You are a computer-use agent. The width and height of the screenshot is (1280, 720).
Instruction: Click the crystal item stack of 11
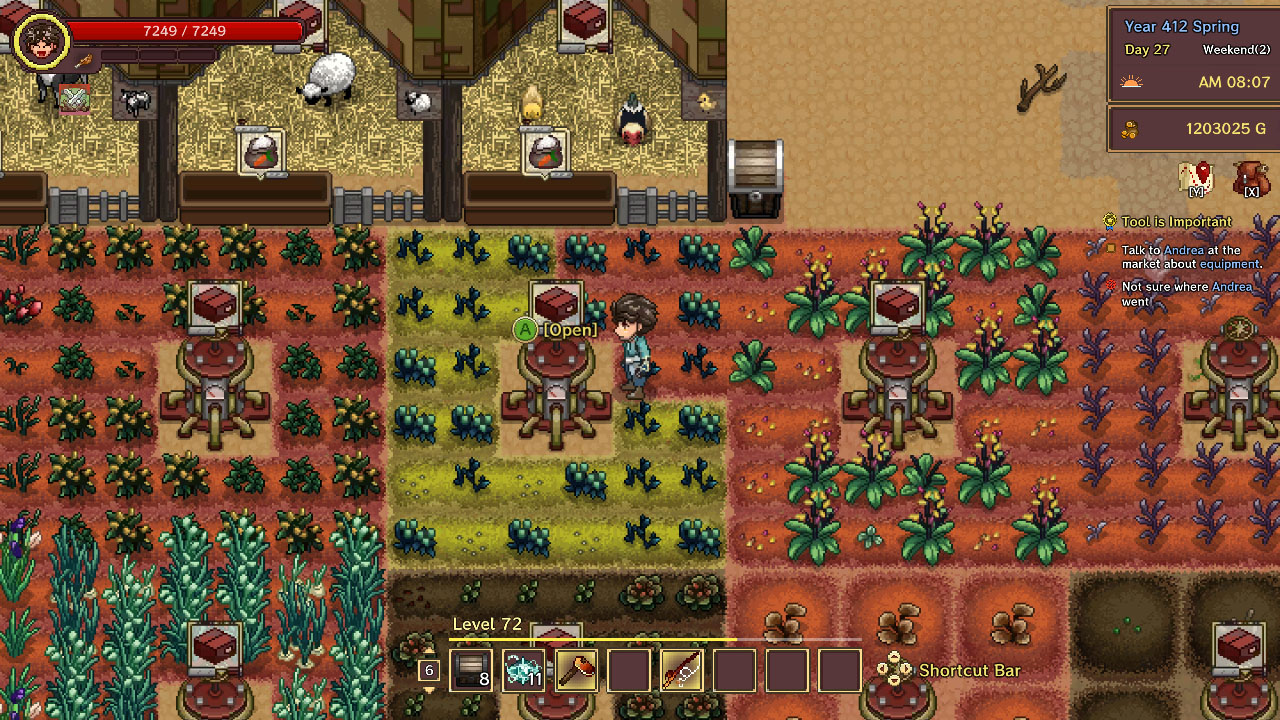click(x=521, y=669)
